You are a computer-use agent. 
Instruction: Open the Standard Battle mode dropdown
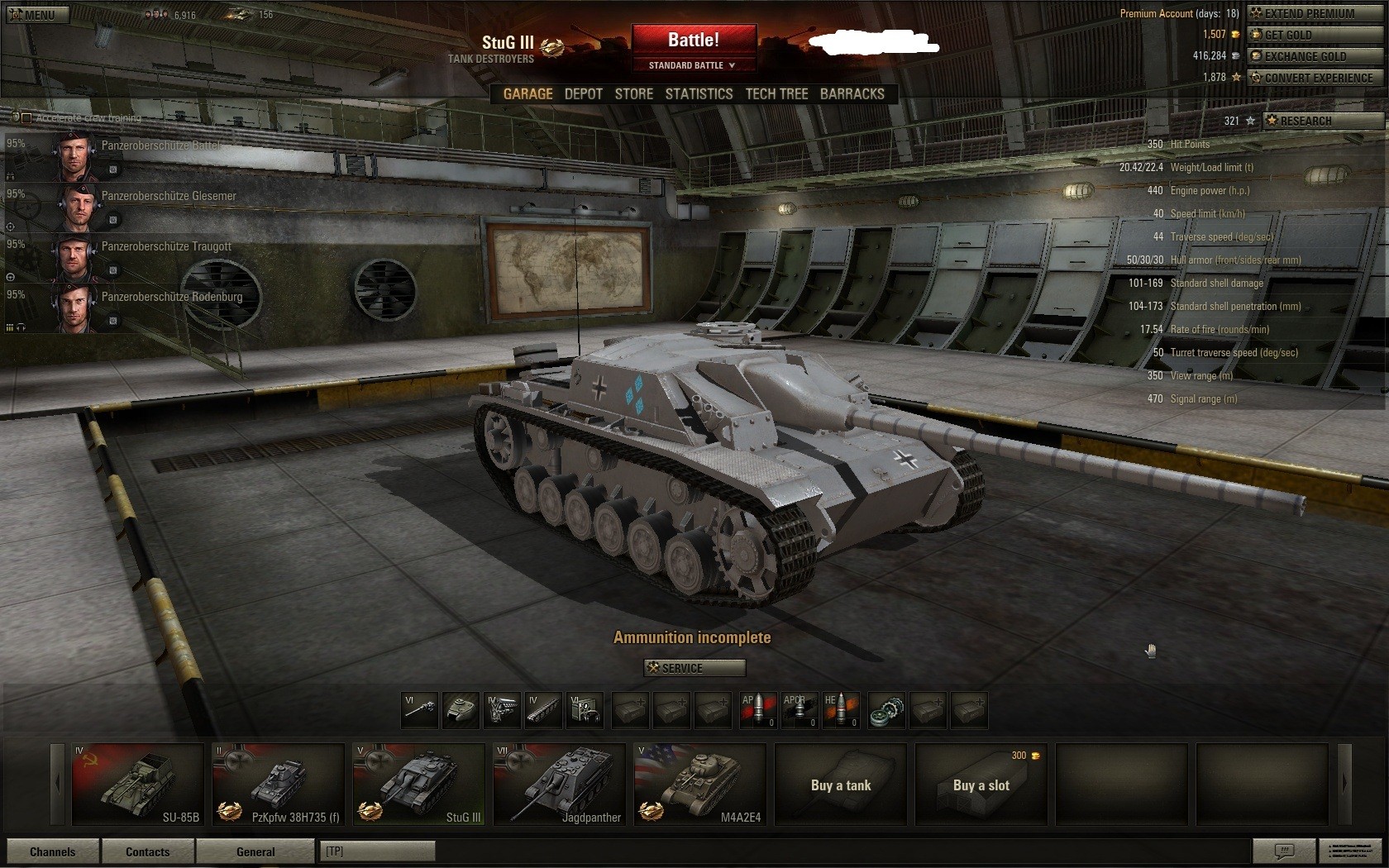coord(694,65)
